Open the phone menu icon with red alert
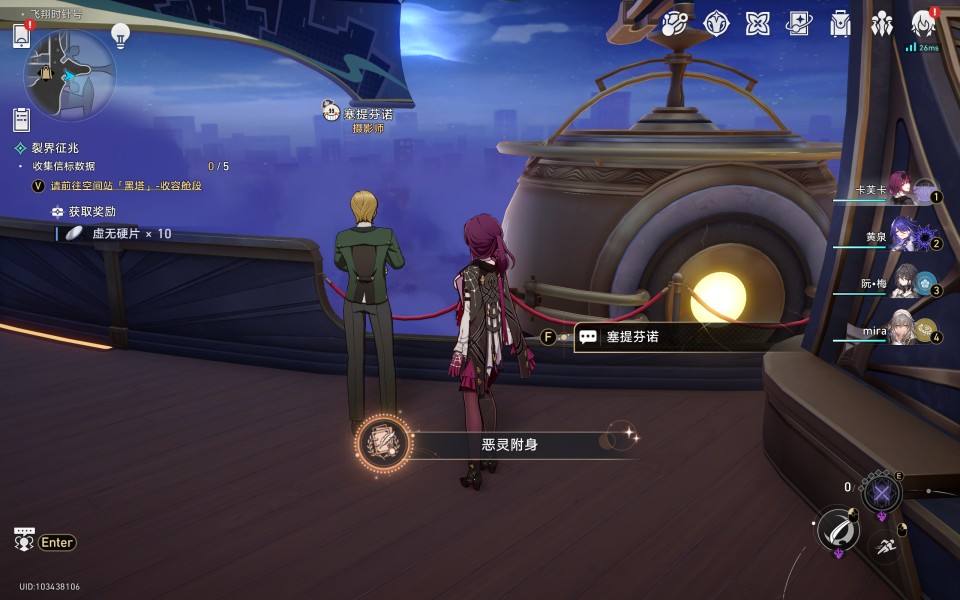960x600 pixels. click(x=22, y=36)
